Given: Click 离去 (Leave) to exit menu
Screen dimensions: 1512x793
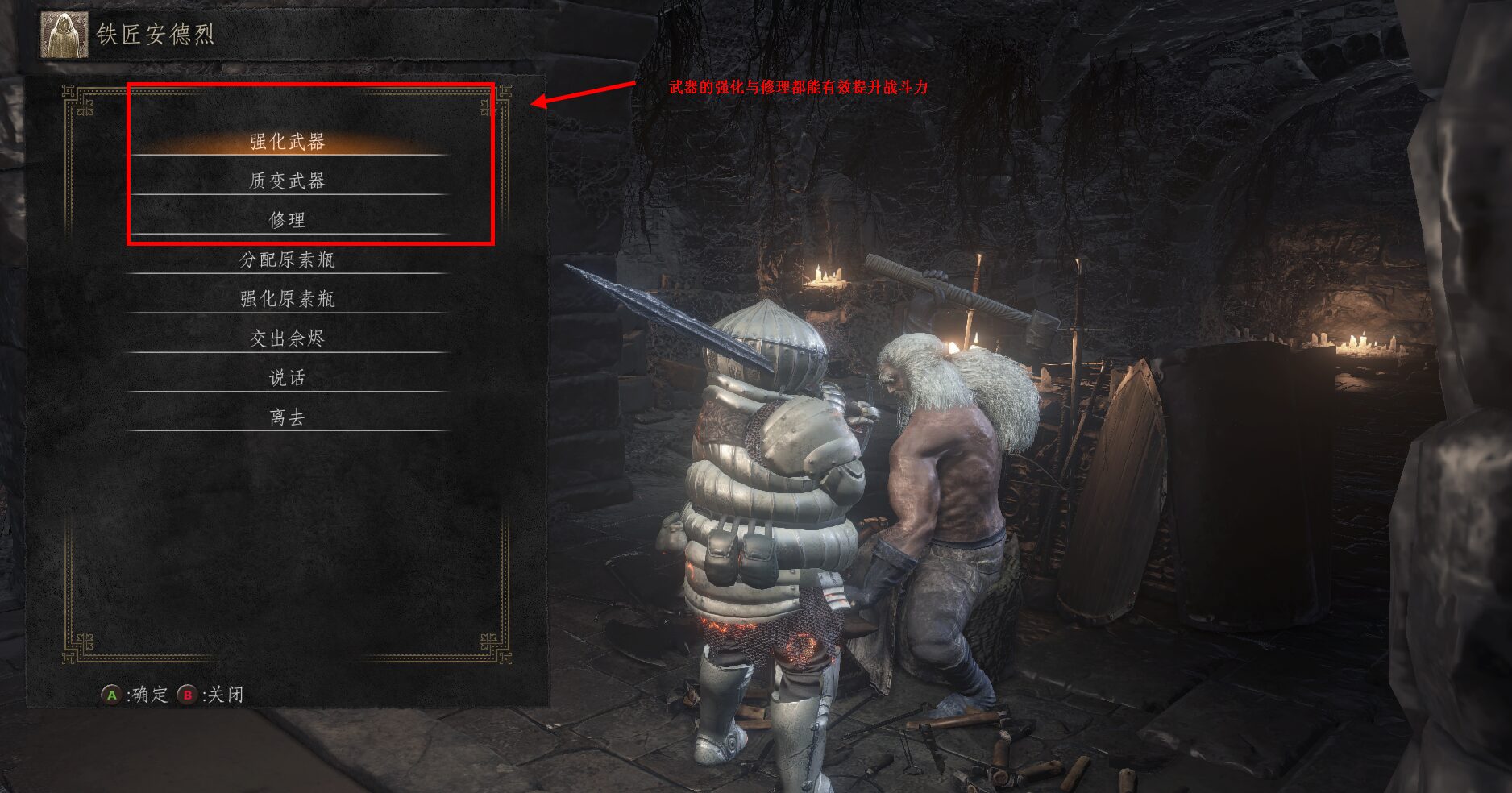Looking at the screenshot, I should (287, 417).
